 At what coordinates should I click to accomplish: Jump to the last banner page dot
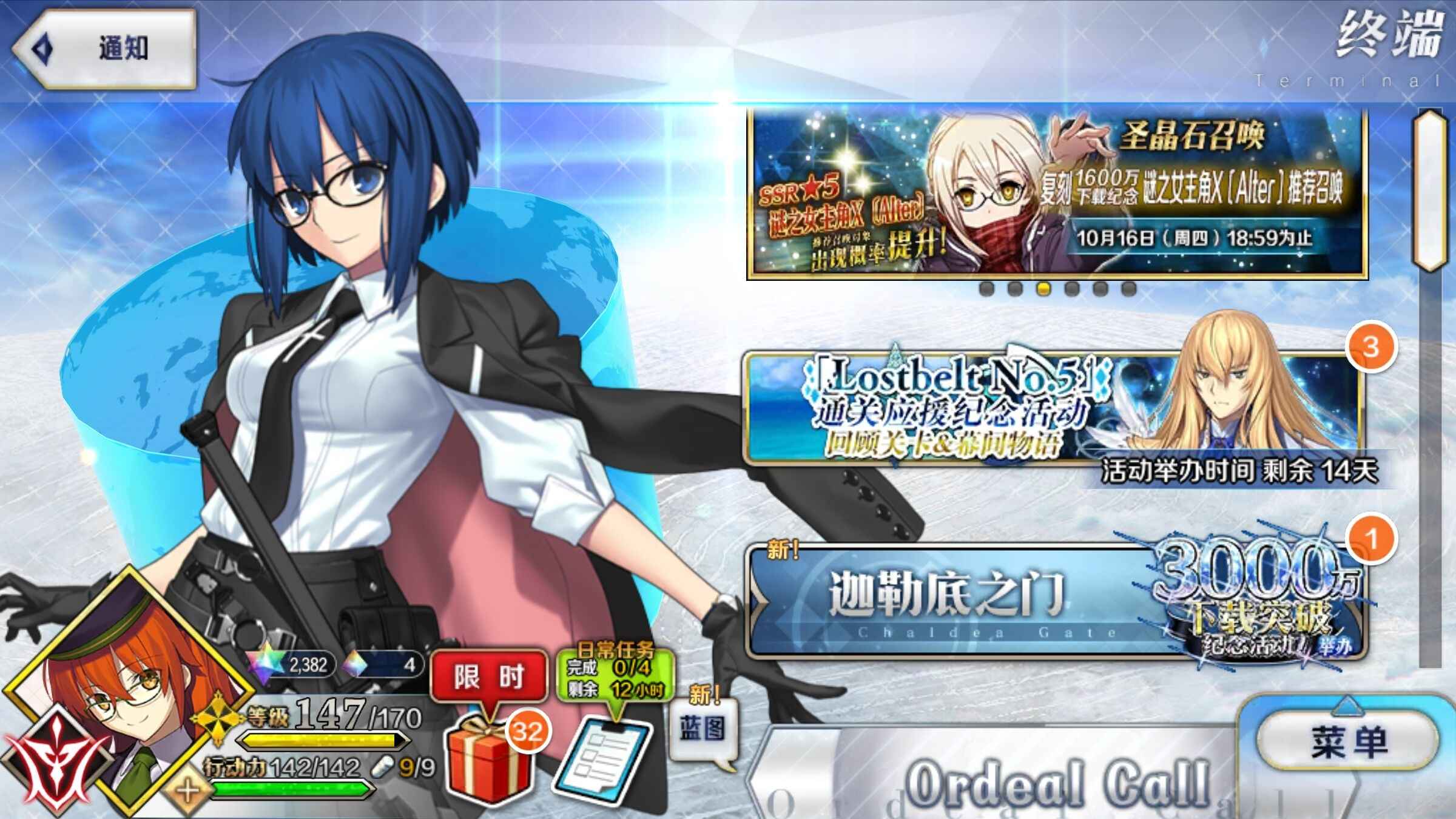1128,289
